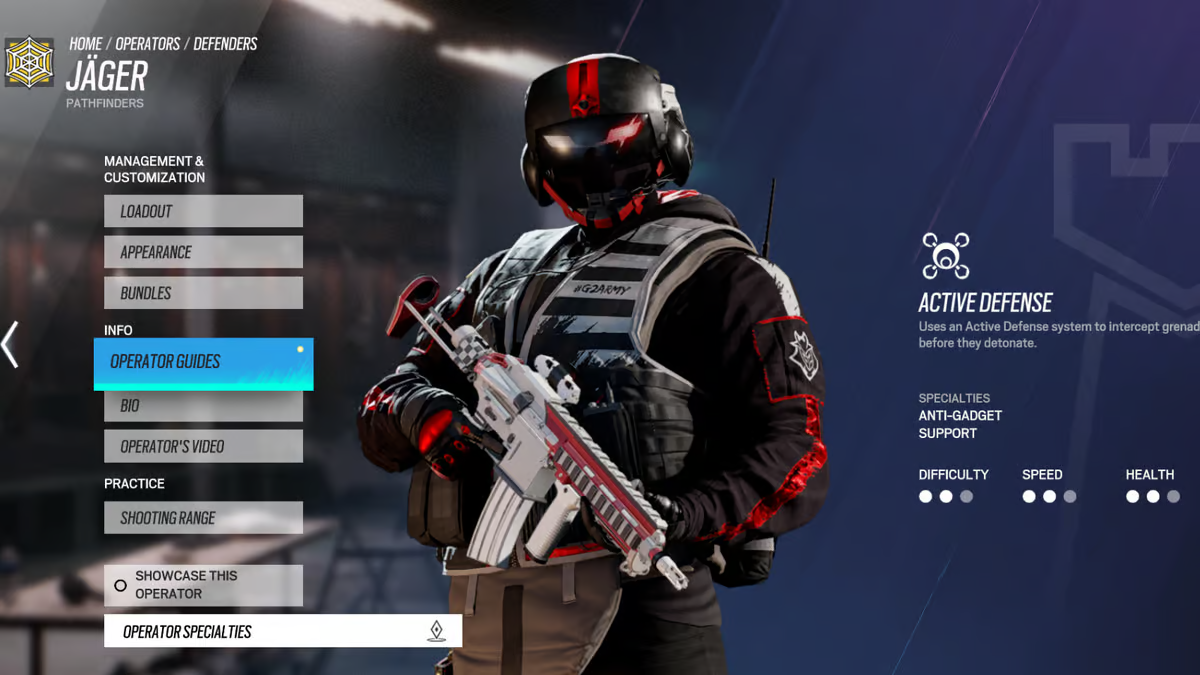Open the Loadout menu
Image resolution: width=1200 pixels, height=675 pixels.
[x=203, y=211]
